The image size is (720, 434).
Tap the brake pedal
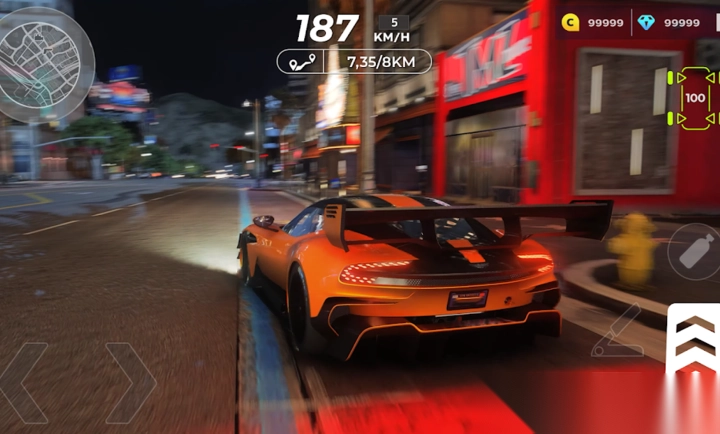pyautogui.click(x=617, y=333)
